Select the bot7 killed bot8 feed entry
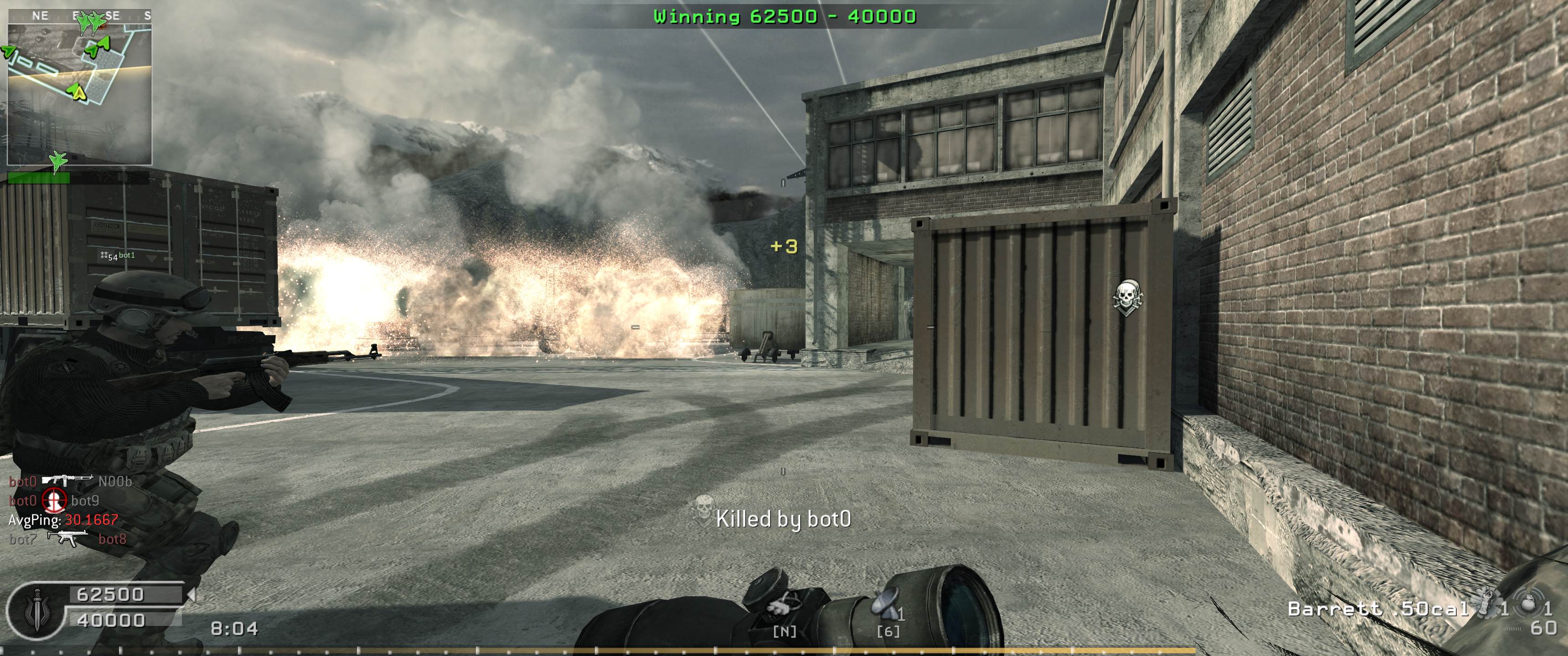This screenshot has height=656, width=1568. tap(67, 539)
